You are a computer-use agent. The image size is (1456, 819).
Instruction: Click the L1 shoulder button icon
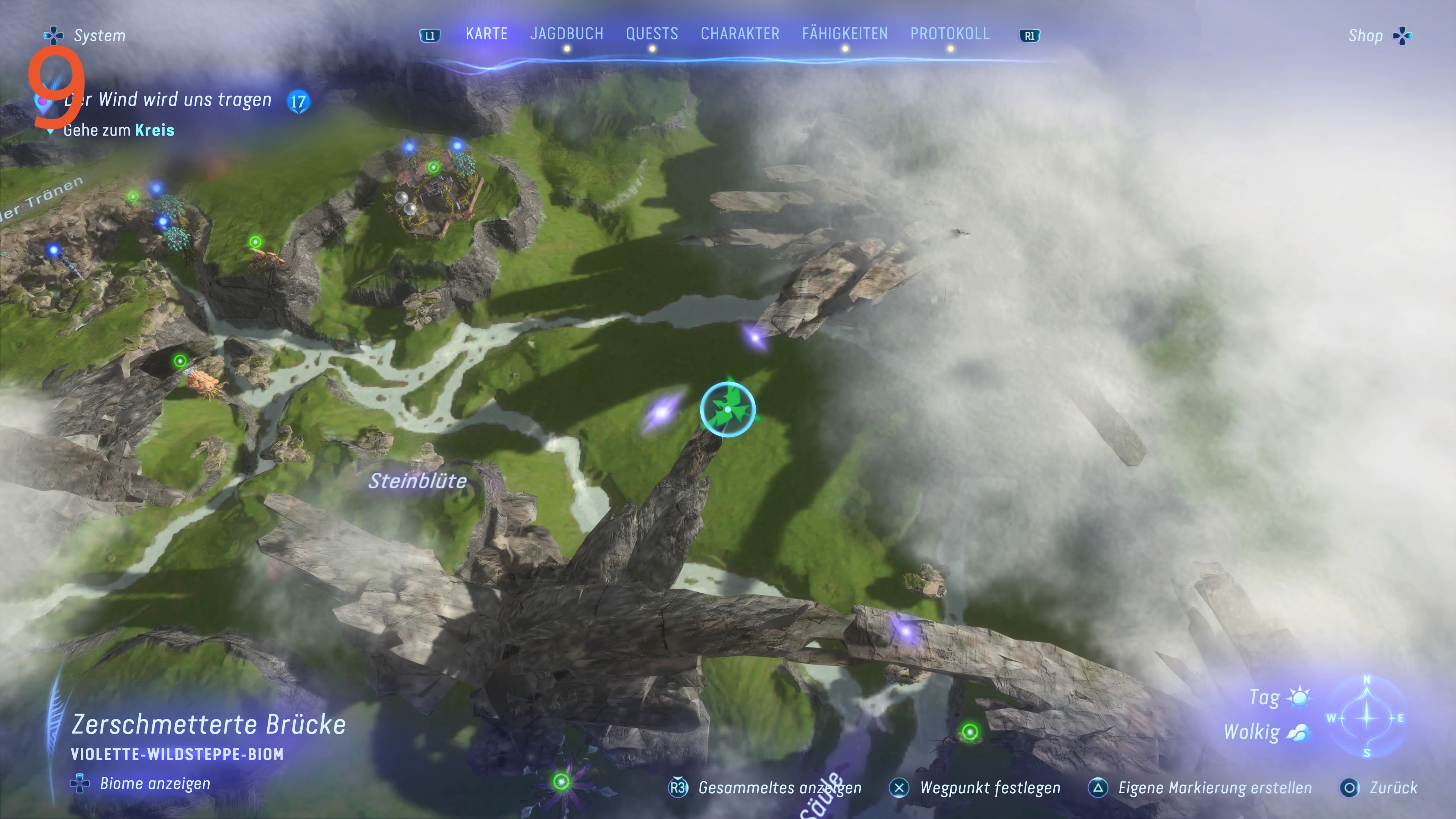(x=430, y=35)
